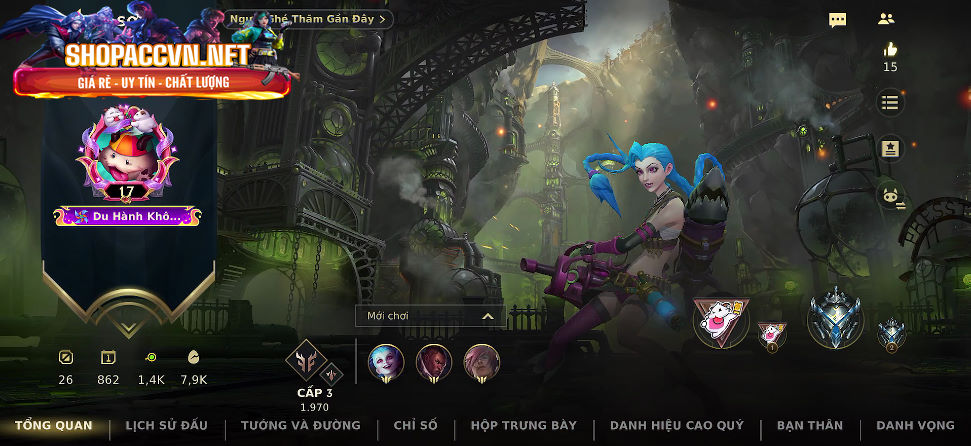Click the speech bubble chat icon
Image resolution: width=971 pixels, height=446 pixels.
838,19
